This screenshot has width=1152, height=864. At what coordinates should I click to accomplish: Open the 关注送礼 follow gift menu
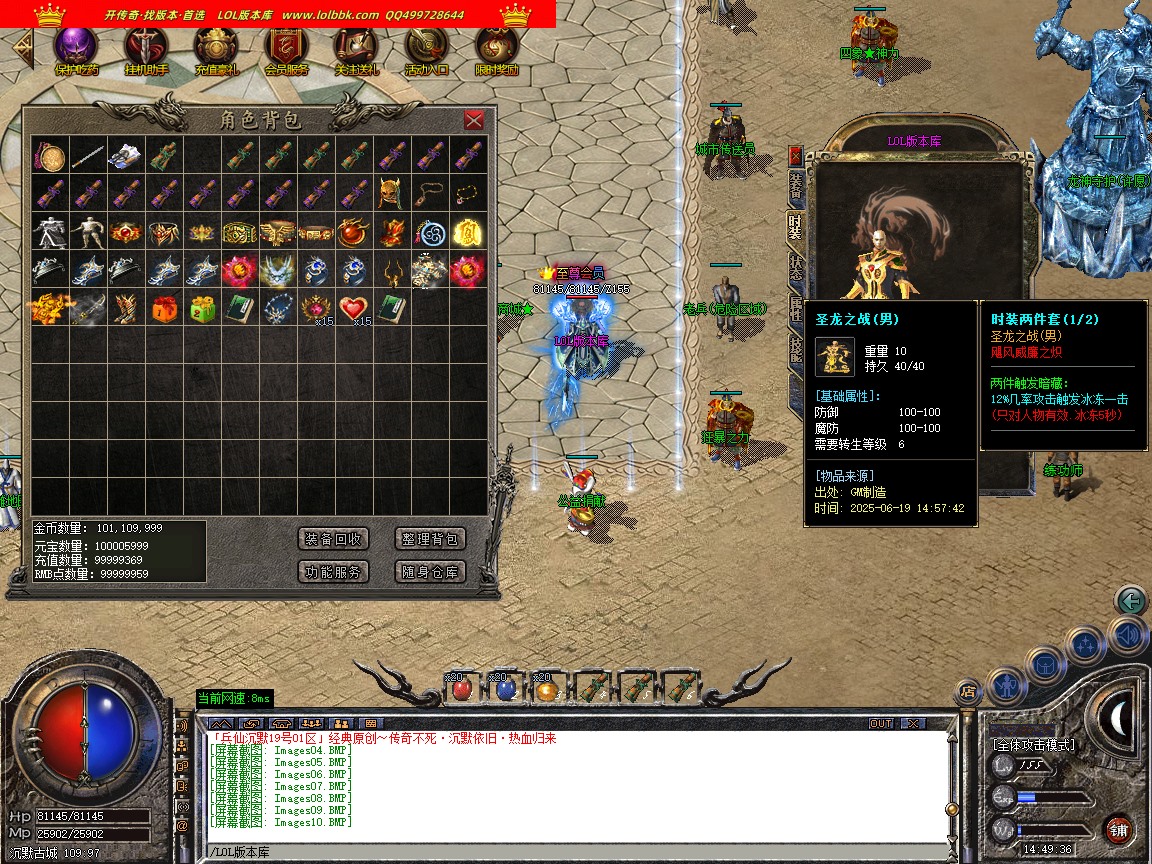[x=356, y=48]
